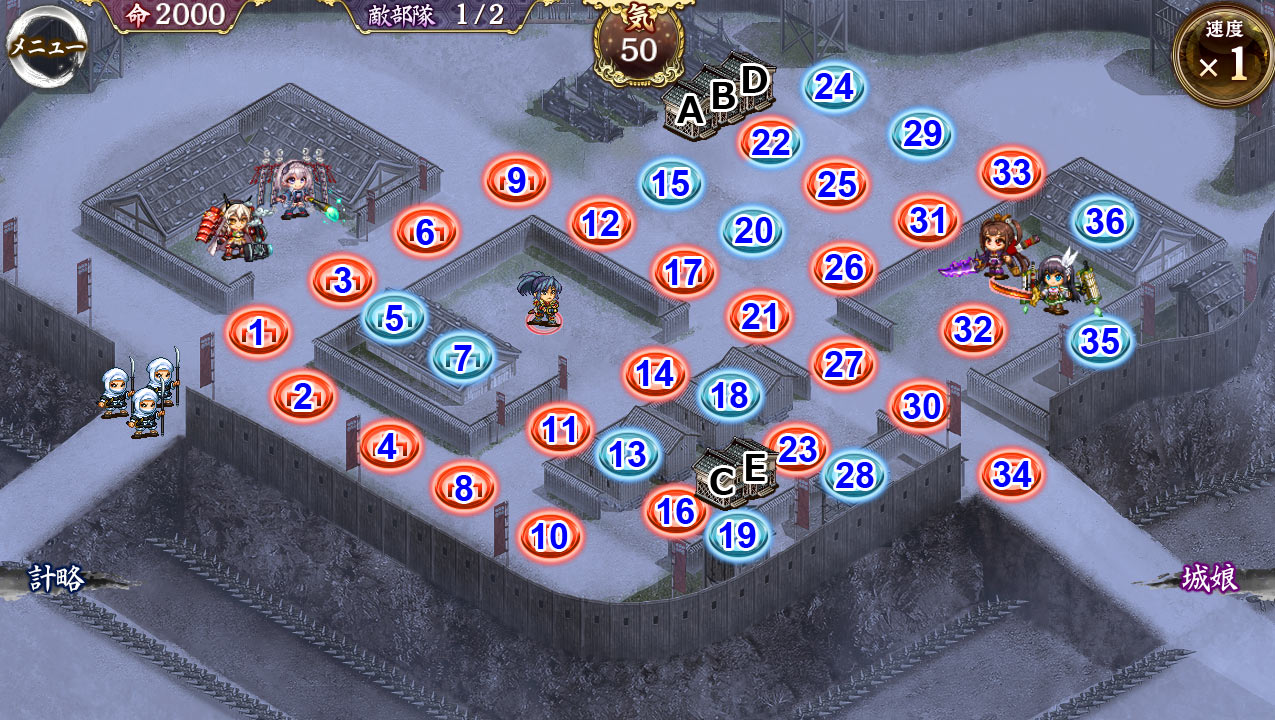The width and height of the screenshot is (1275, 720).
Task: Select blue placement tile 13
Action: click(x=628, y=455)
